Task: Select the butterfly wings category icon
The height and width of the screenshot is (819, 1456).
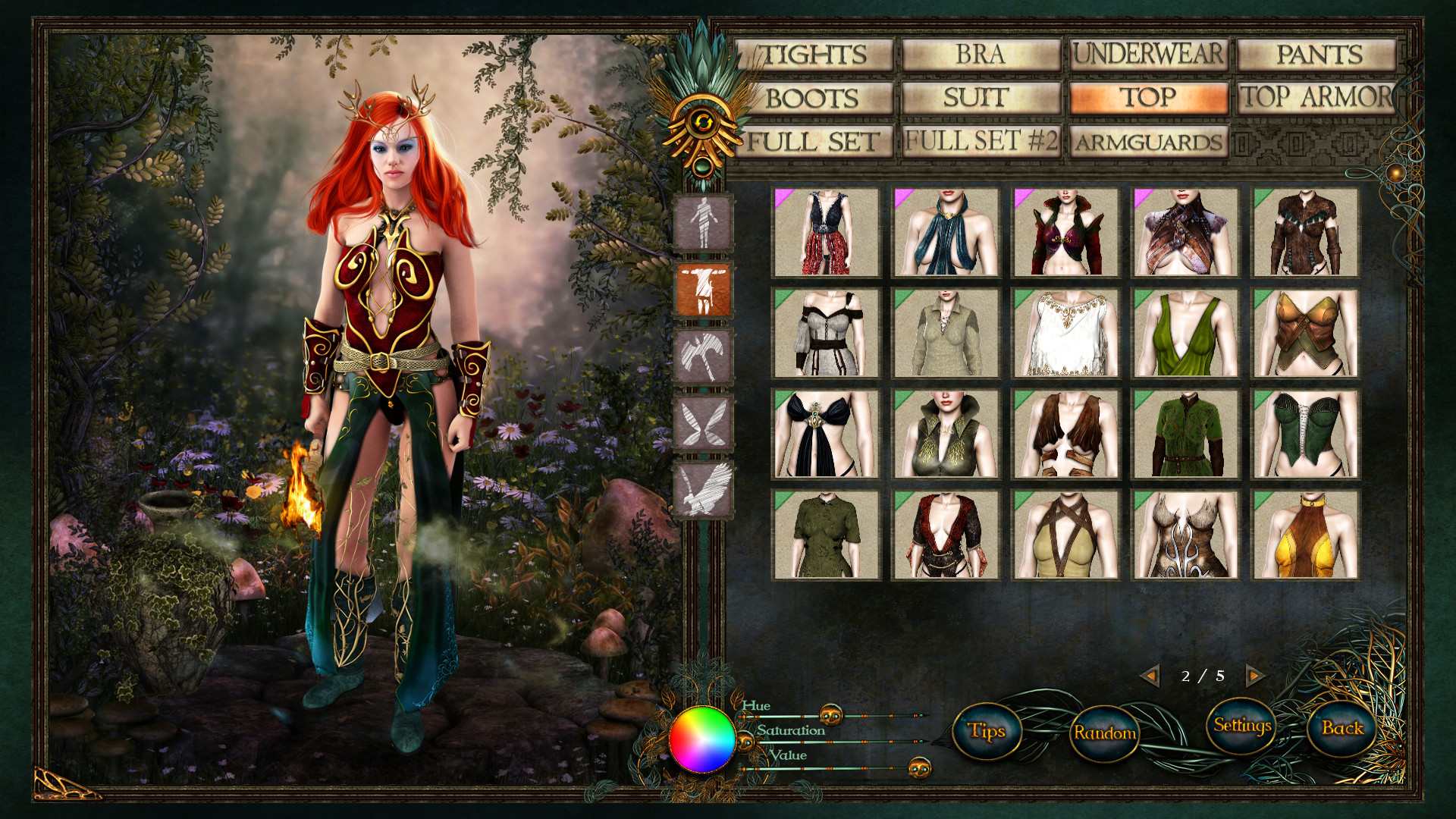Action: click(701, 416)
